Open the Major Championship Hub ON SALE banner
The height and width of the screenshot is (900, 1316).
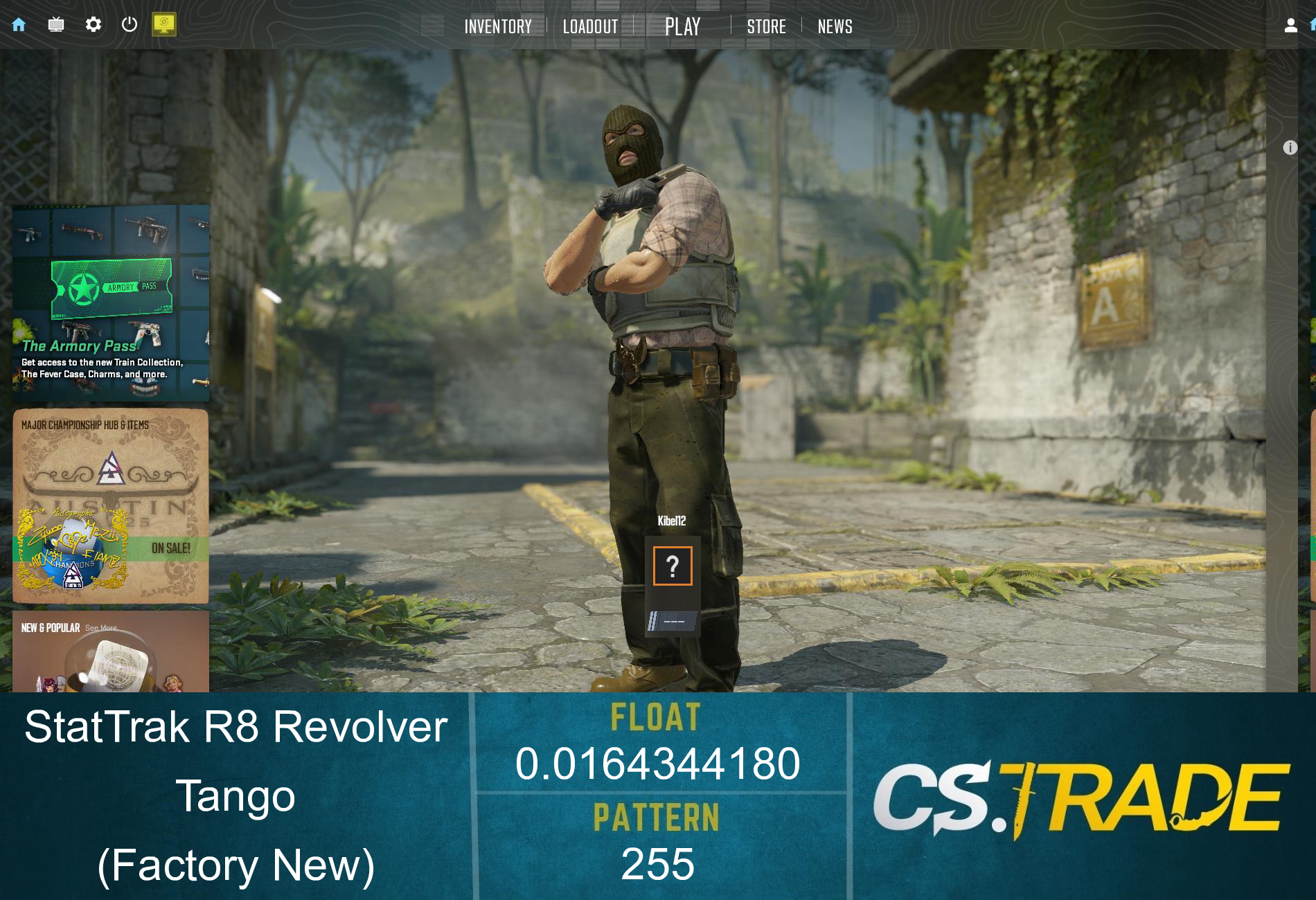point(111,505)
